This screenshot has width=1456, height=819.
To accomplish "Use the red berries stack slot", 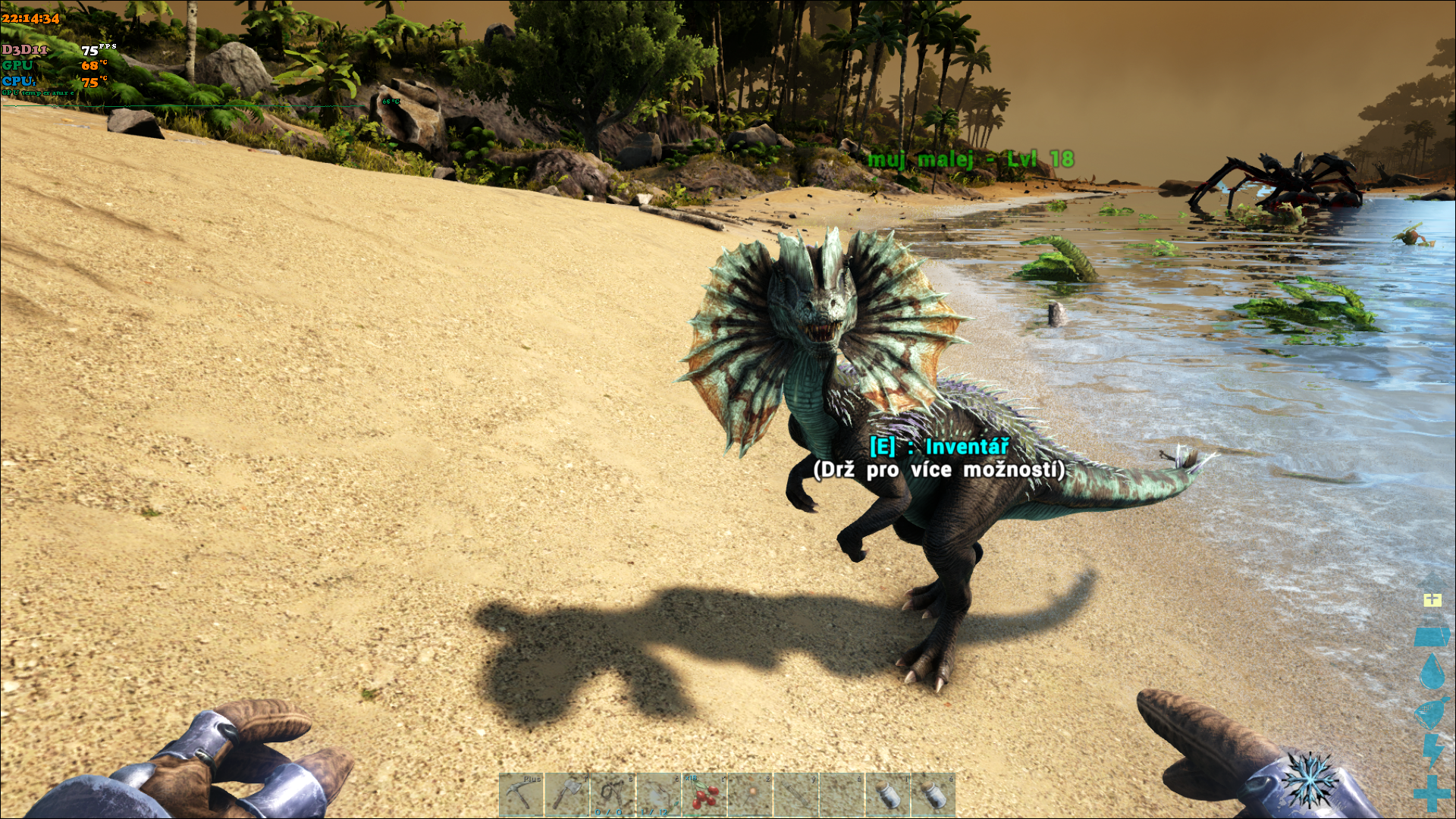I will (x=704, y=795).
